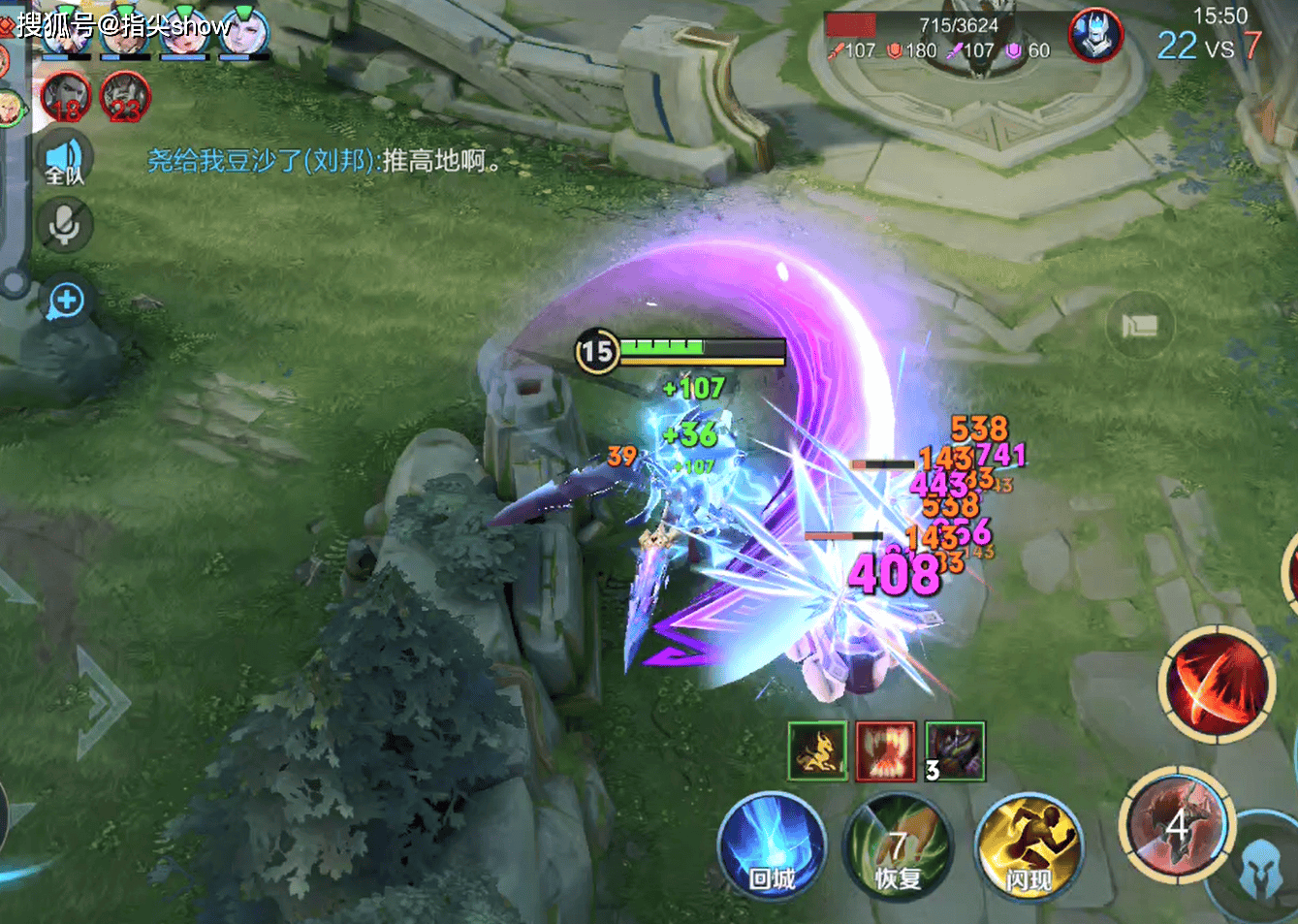This screenshot has height=924, width=1298.
Task: Open the quick chat plus bubble
Action: [x=67, y=302]
